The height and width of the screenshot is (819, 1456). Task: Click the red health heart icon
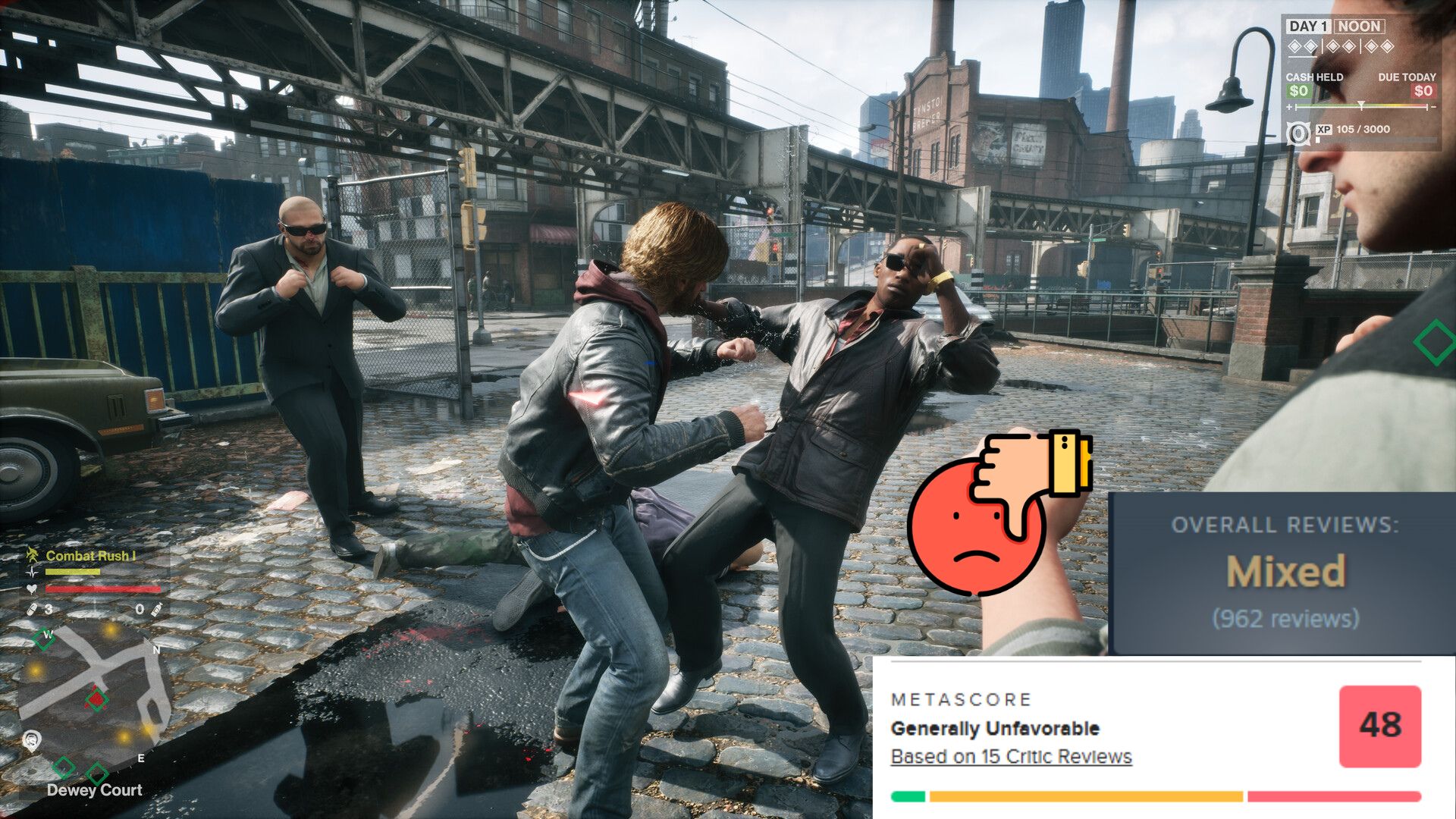[32, 589]
